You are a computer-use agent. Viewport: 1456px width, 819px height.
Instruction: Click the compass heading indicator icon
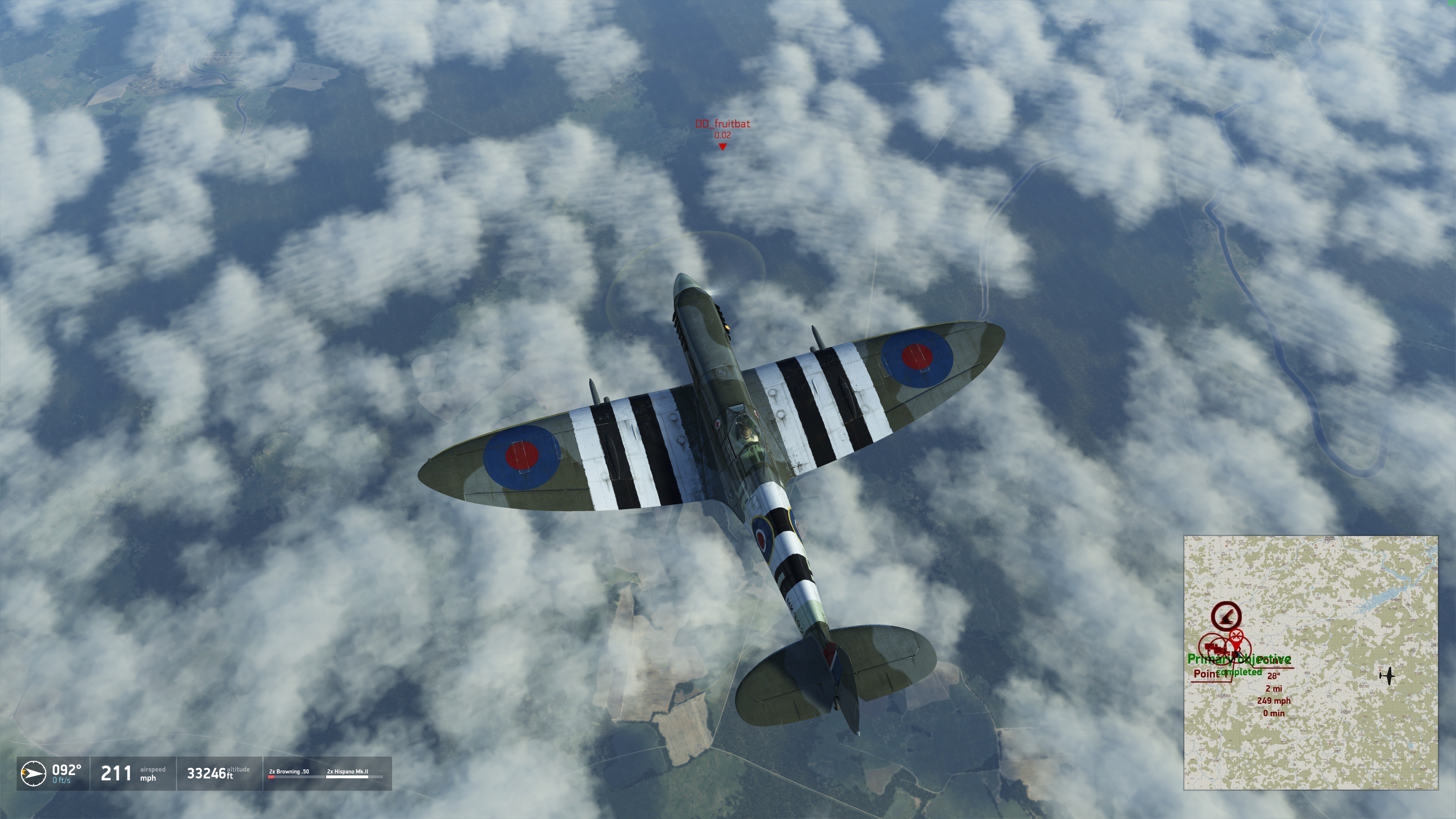pos(33,773)
